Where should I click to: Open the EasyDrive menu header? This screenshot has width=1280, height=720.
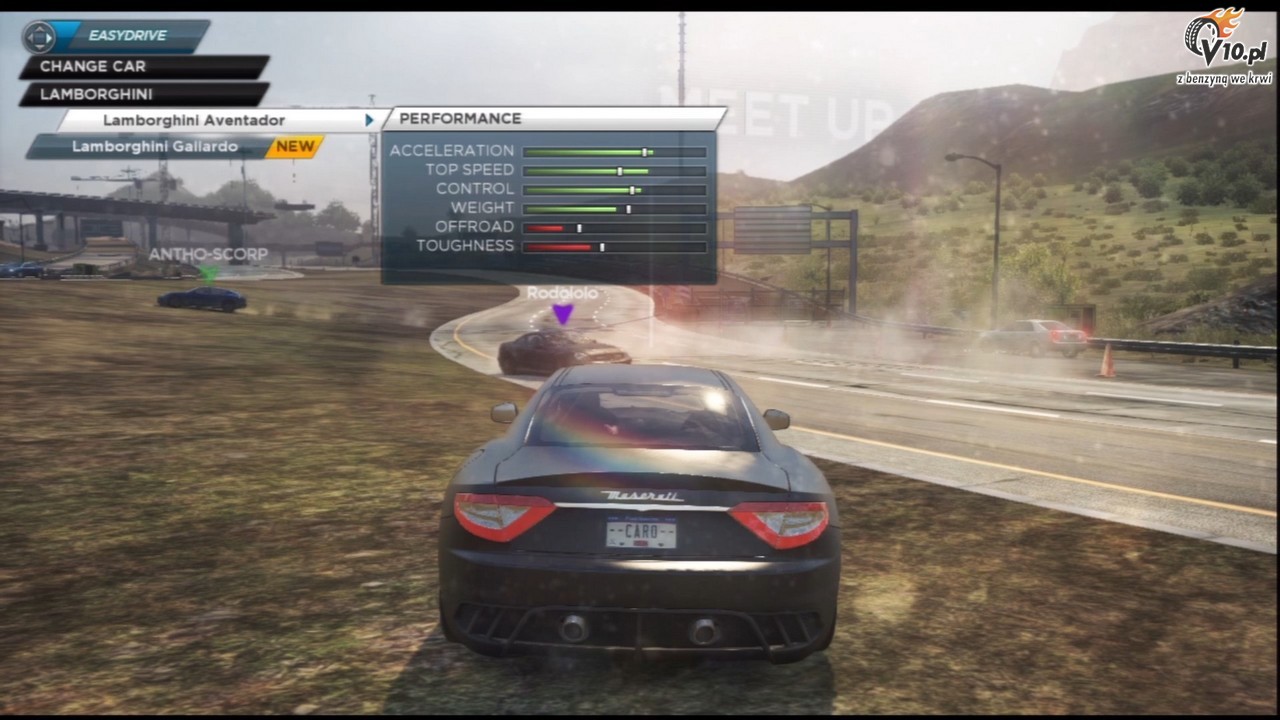click(126, 36)
